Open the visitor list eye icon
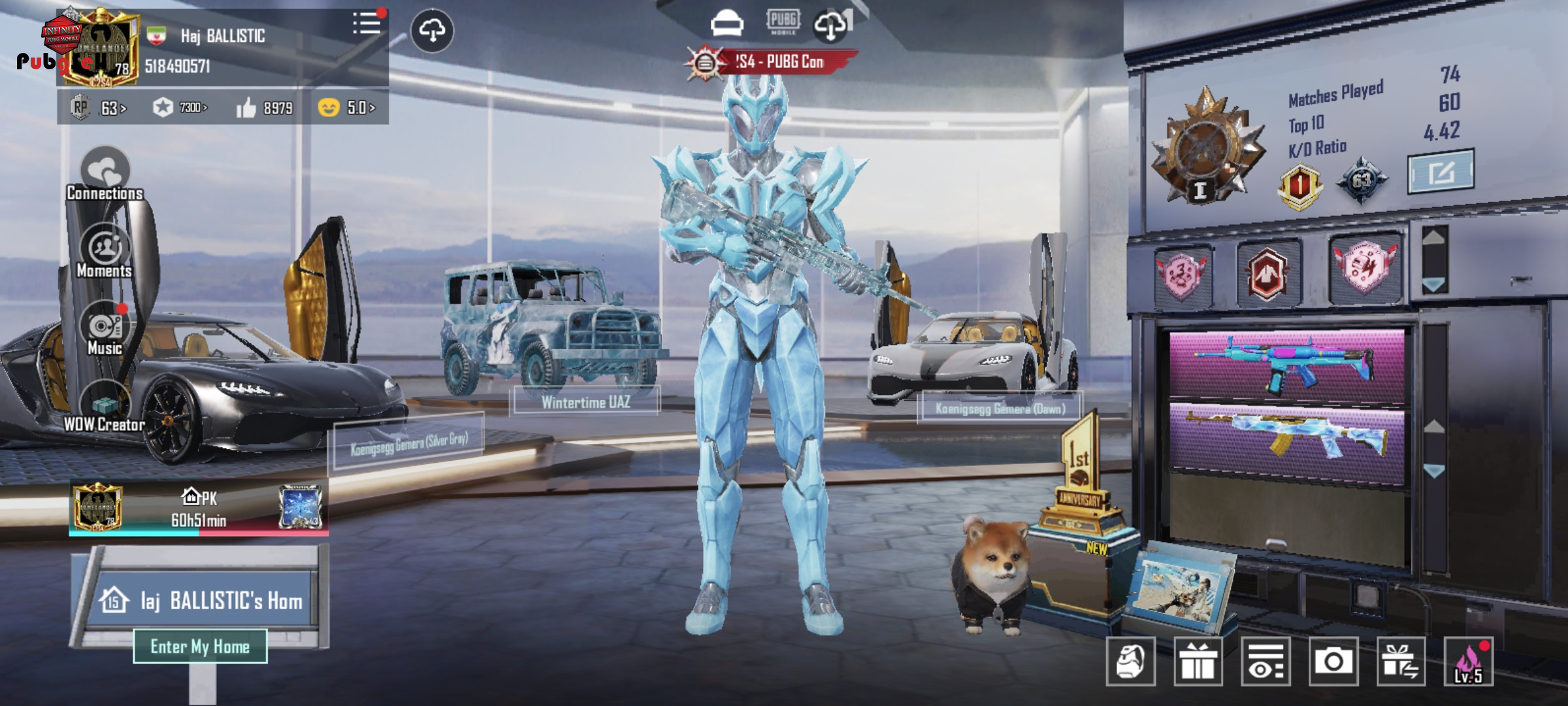This screenshot has height=706, width=1568. pos(1266,662)
